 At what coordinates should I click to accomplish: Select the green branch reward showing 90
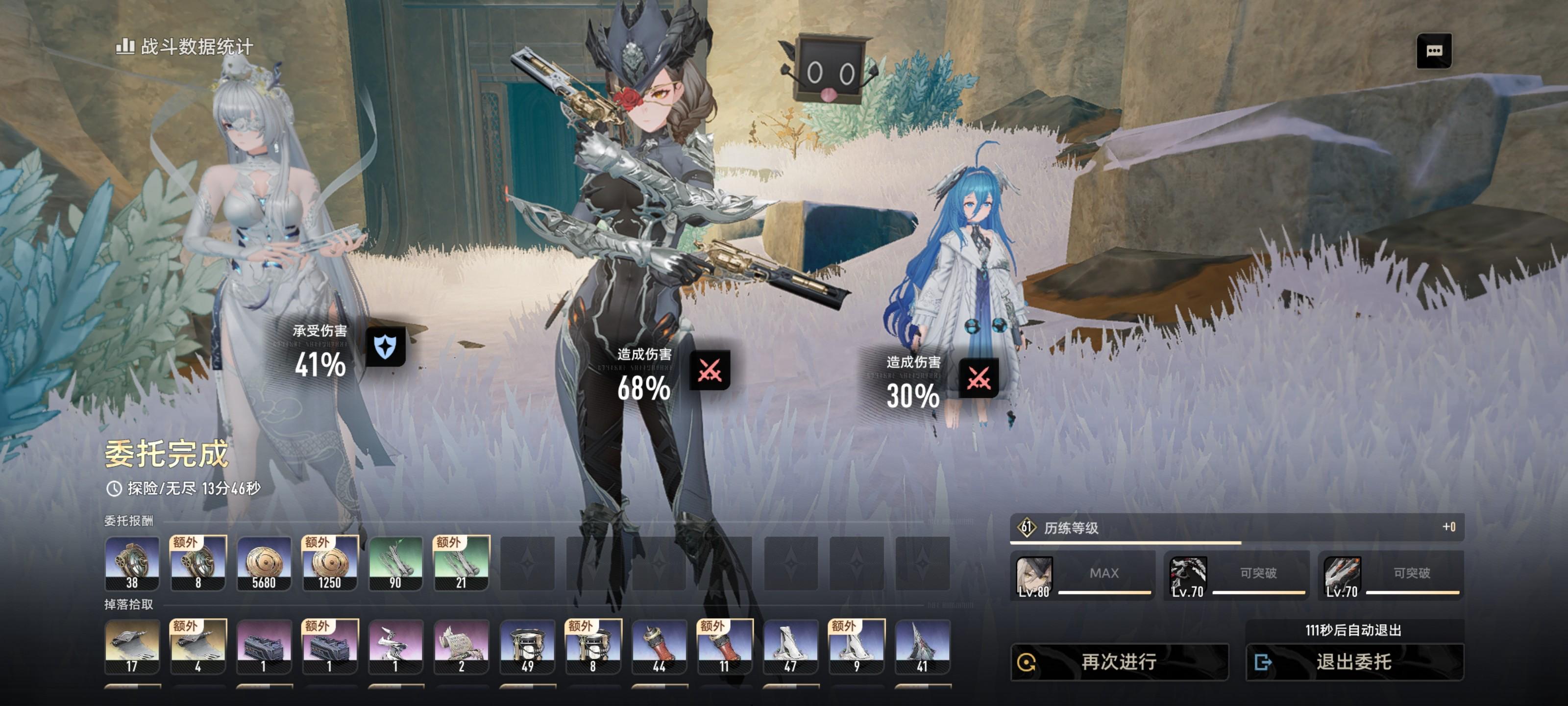(x=395, y=563)
